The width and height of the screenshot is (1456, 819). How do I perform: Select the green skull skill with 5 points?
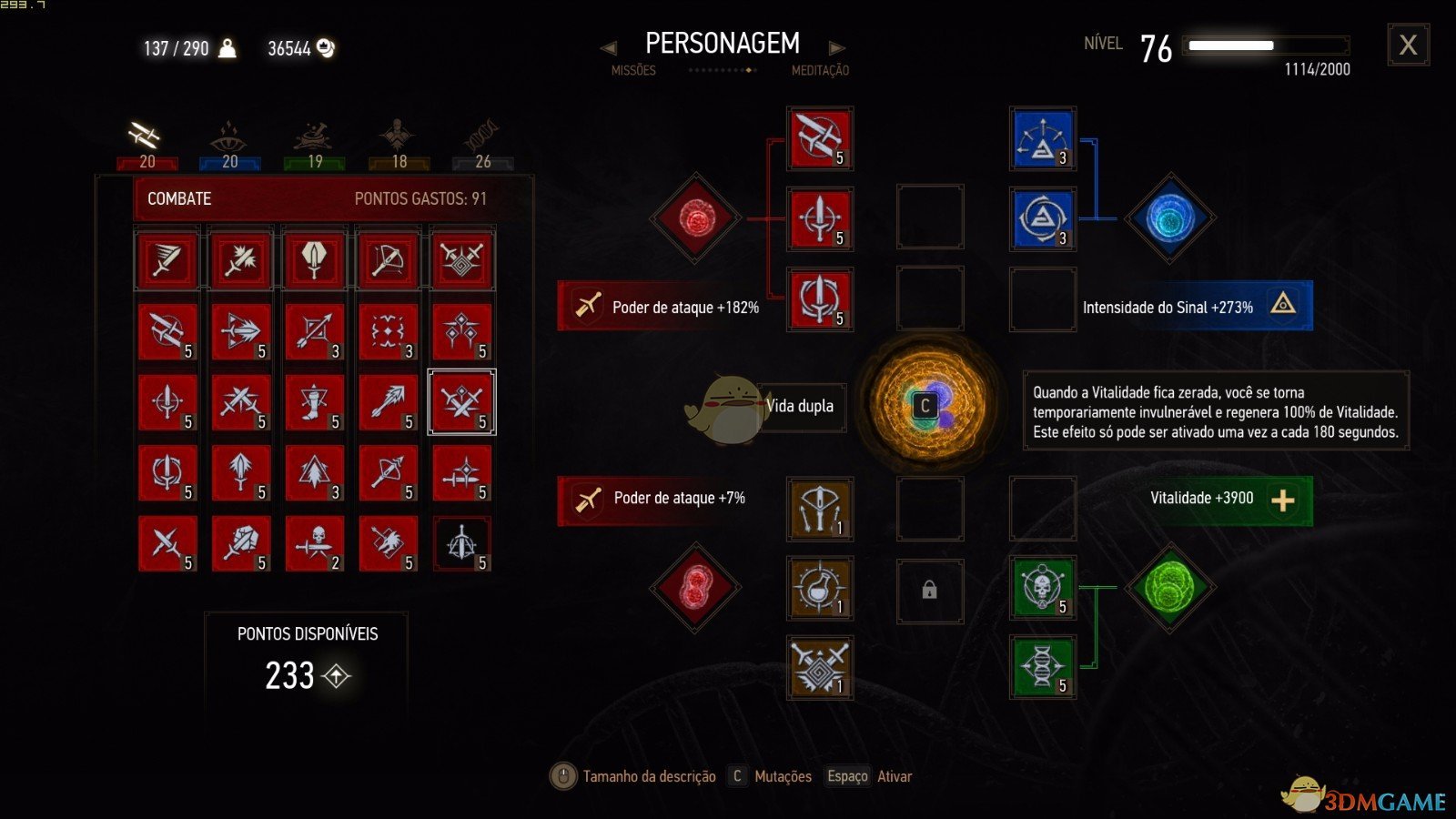coord(1042,587)
